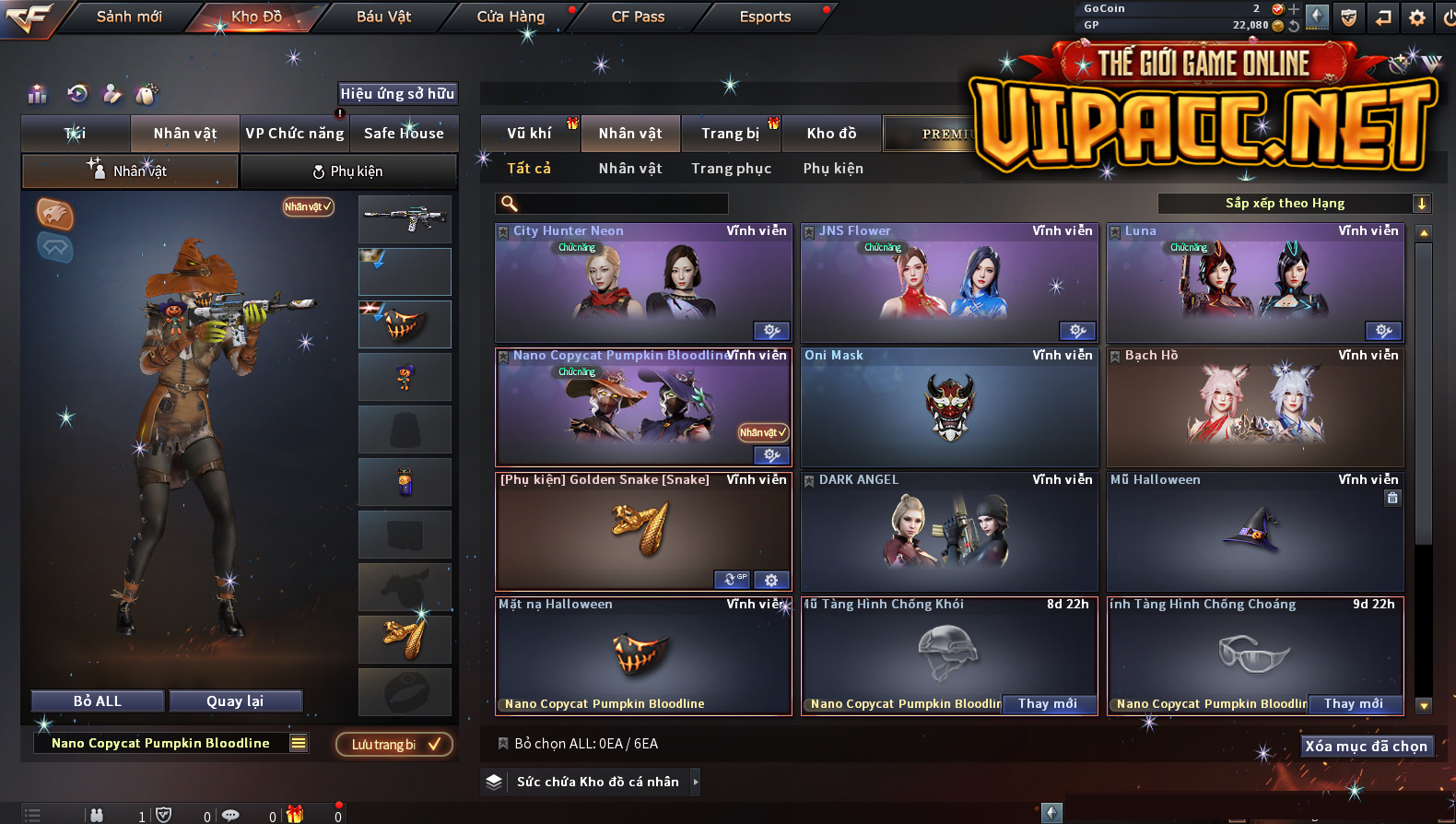Switch to the Safe House tab
1456x824 pixels.
[x=404, y=134]
